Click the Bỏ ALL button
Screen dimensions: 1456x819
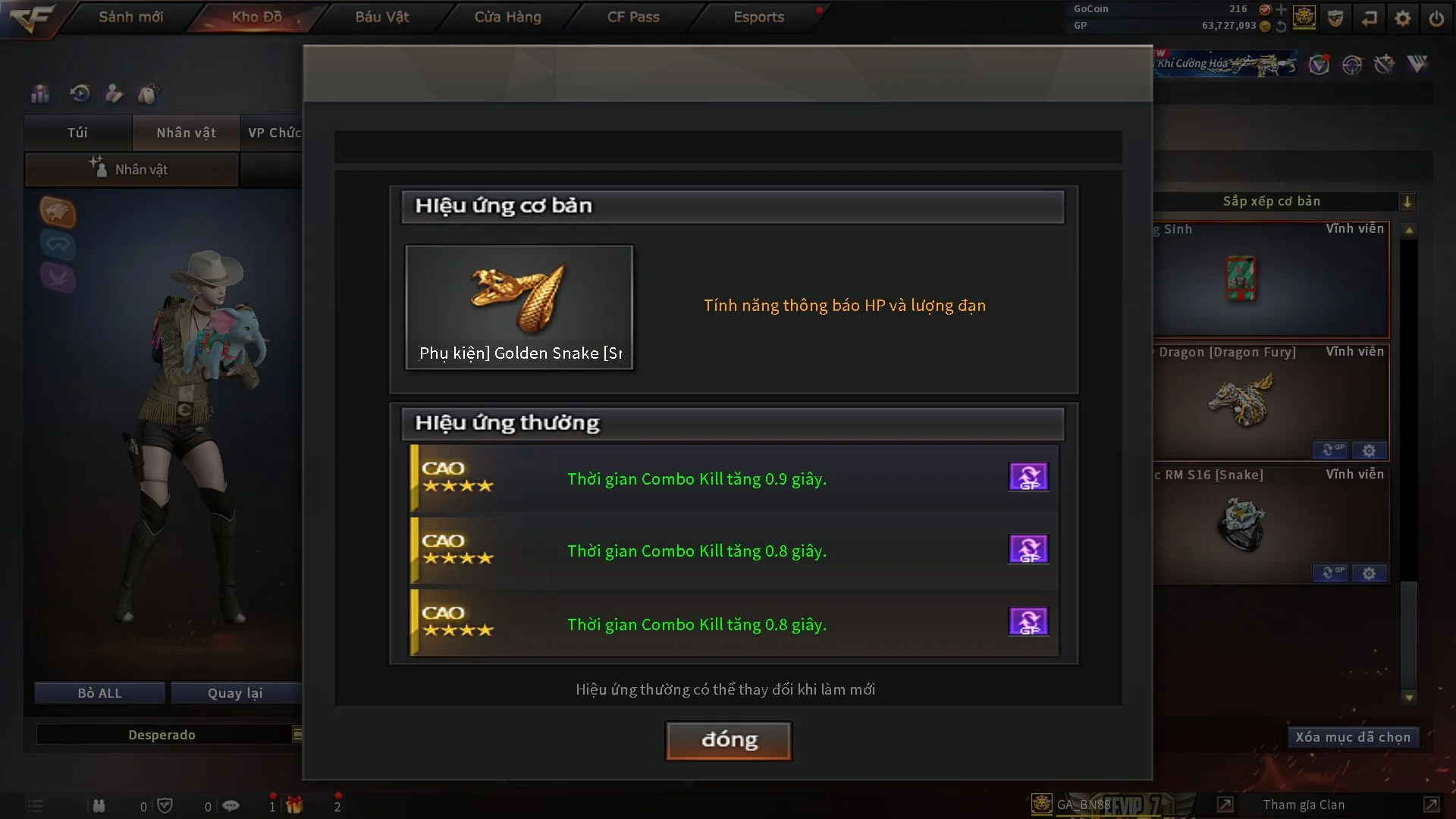click(x=99, y=693)
